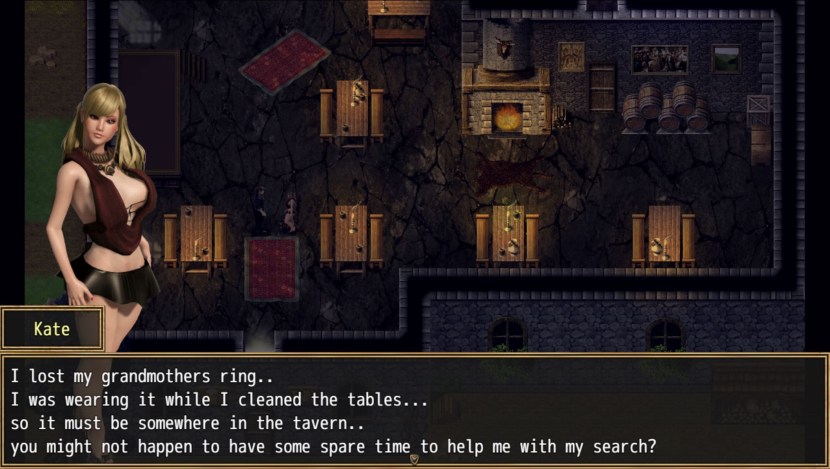The image size is (830, 469).
Task: Click Kate's dialogue text box
Action: [414, 409]
